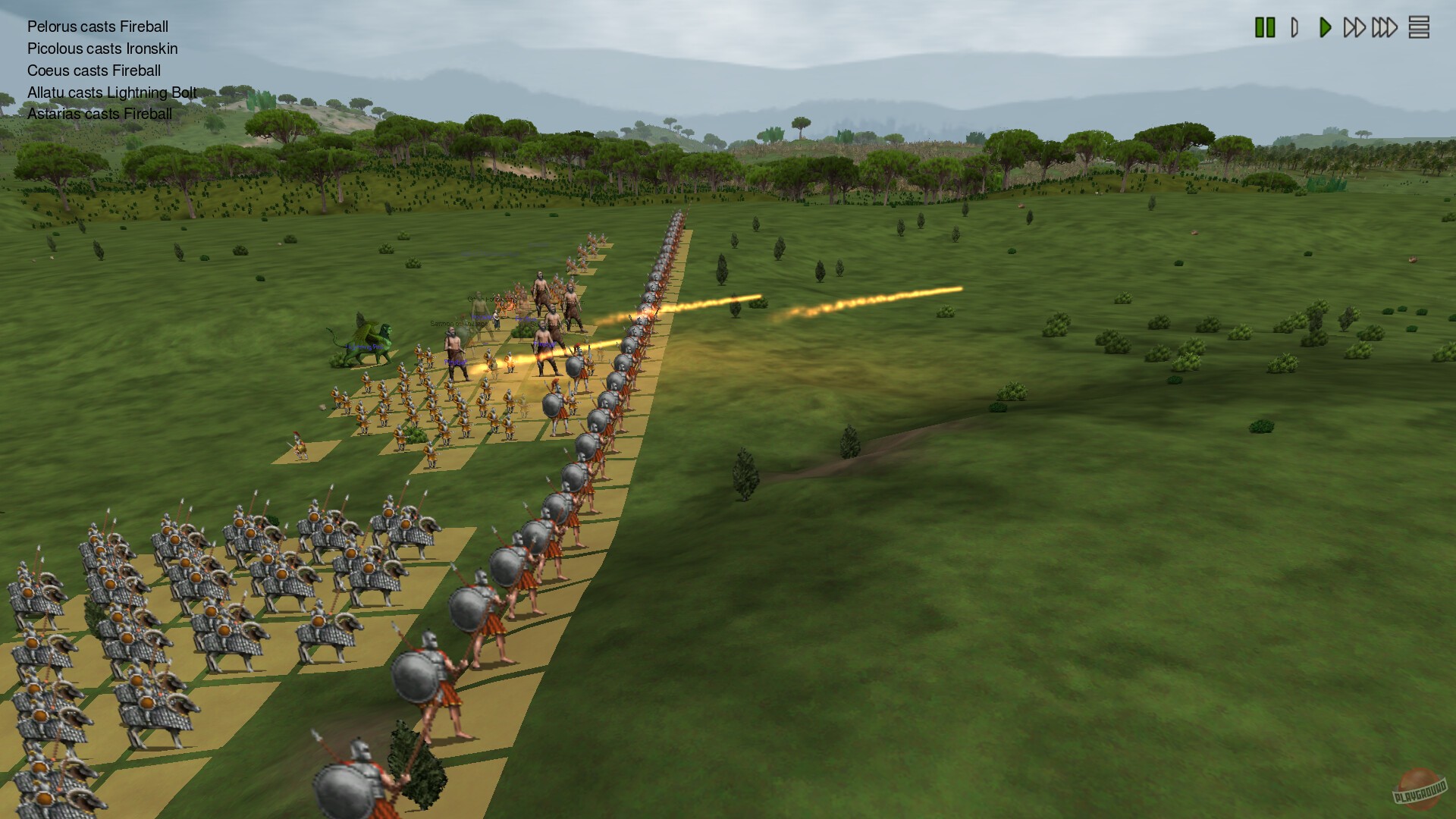Pause the battle replay
Screen dimensions: 1456x819
click(1265, 27)
